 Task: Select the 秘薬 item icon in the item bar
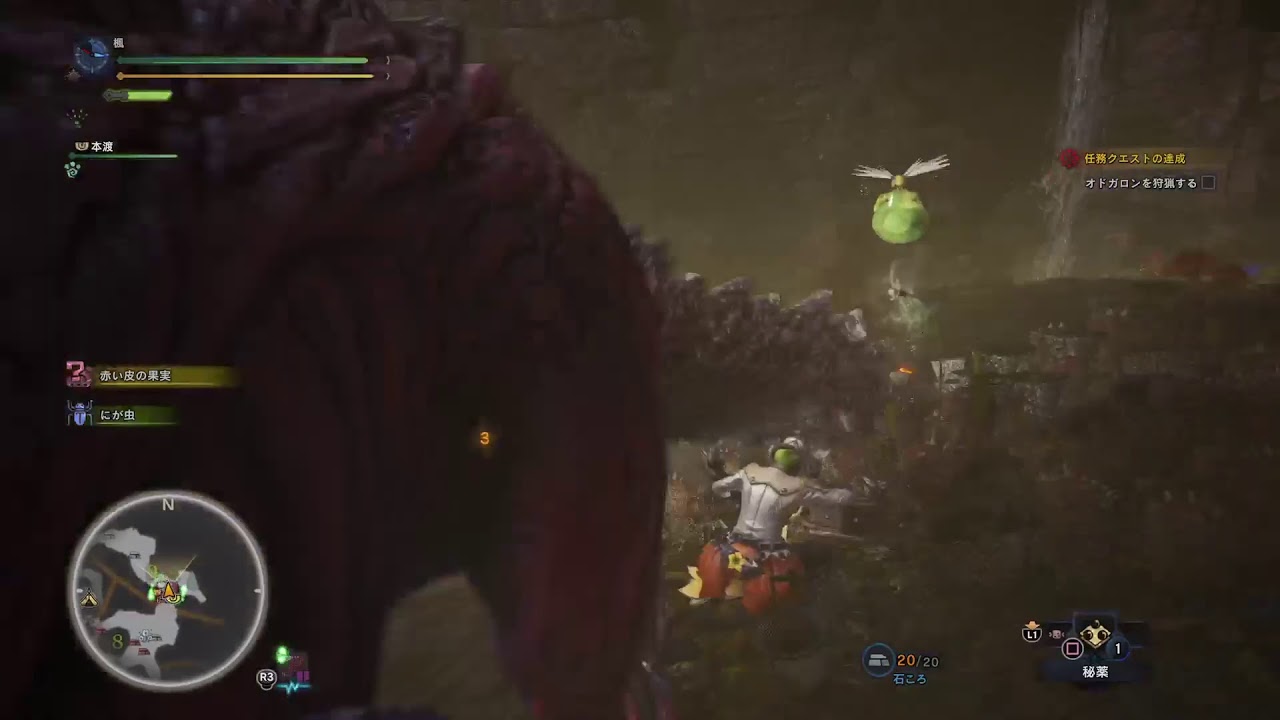pyautogui.click(x=1093, y=635)
